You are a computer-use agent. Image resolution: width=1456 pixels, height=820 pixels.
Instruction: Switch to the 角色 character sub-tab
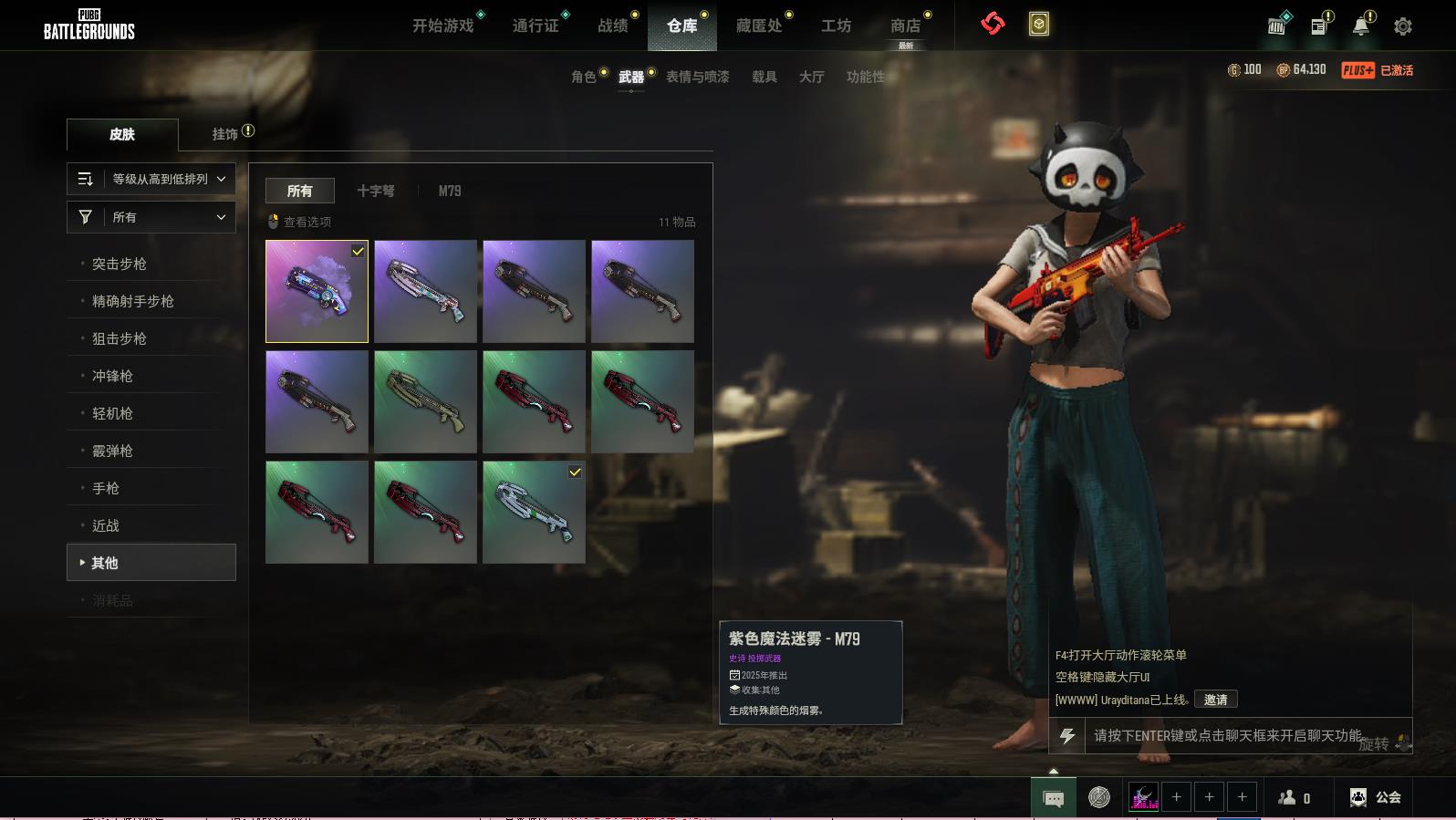[x=584, y=77]
